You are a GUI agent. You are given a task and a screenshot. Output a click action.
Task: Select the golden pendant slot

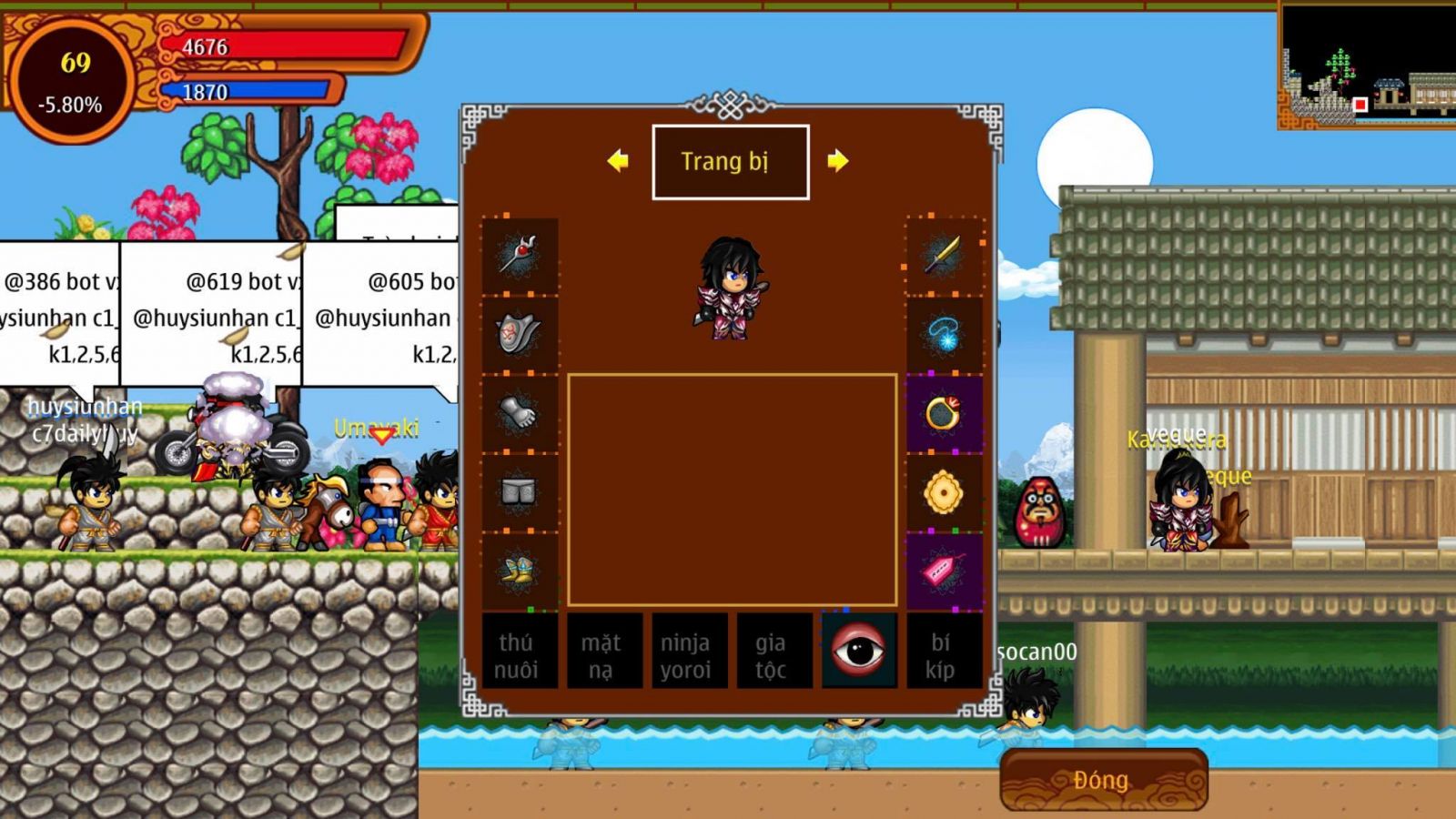pyautogui.click(x=944, y=492)
